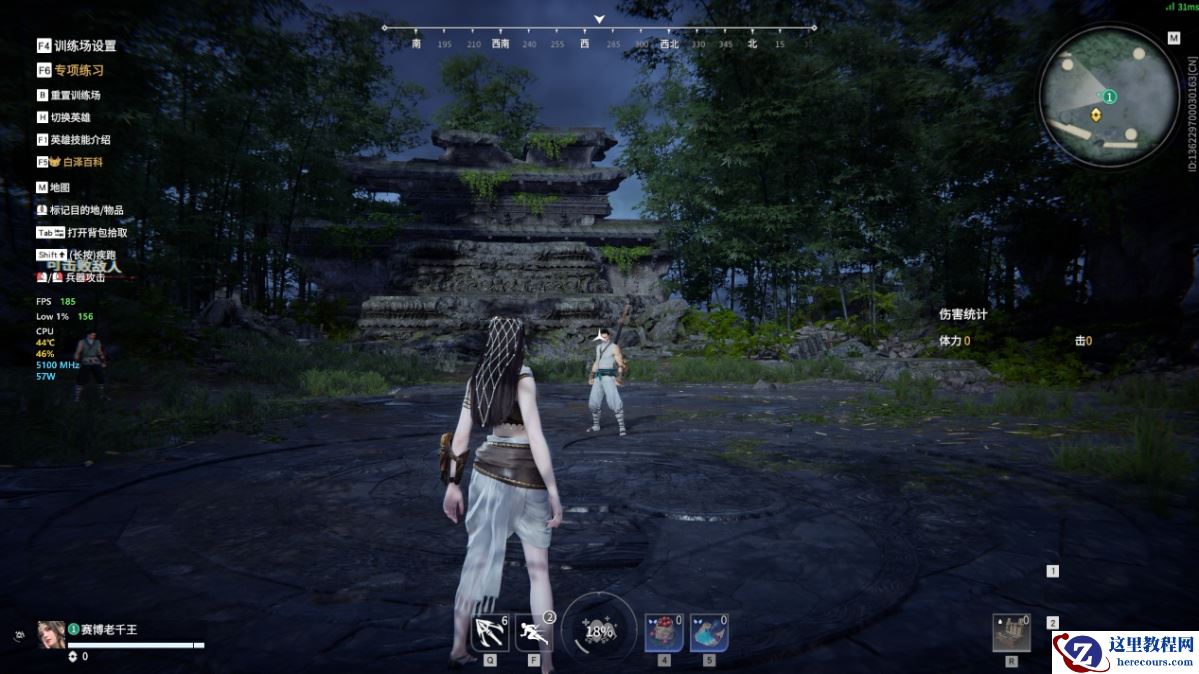Click the circular 18% ultimate gauge
The height and width of the screenshot is (674, 1199).
tap(599, 631)
